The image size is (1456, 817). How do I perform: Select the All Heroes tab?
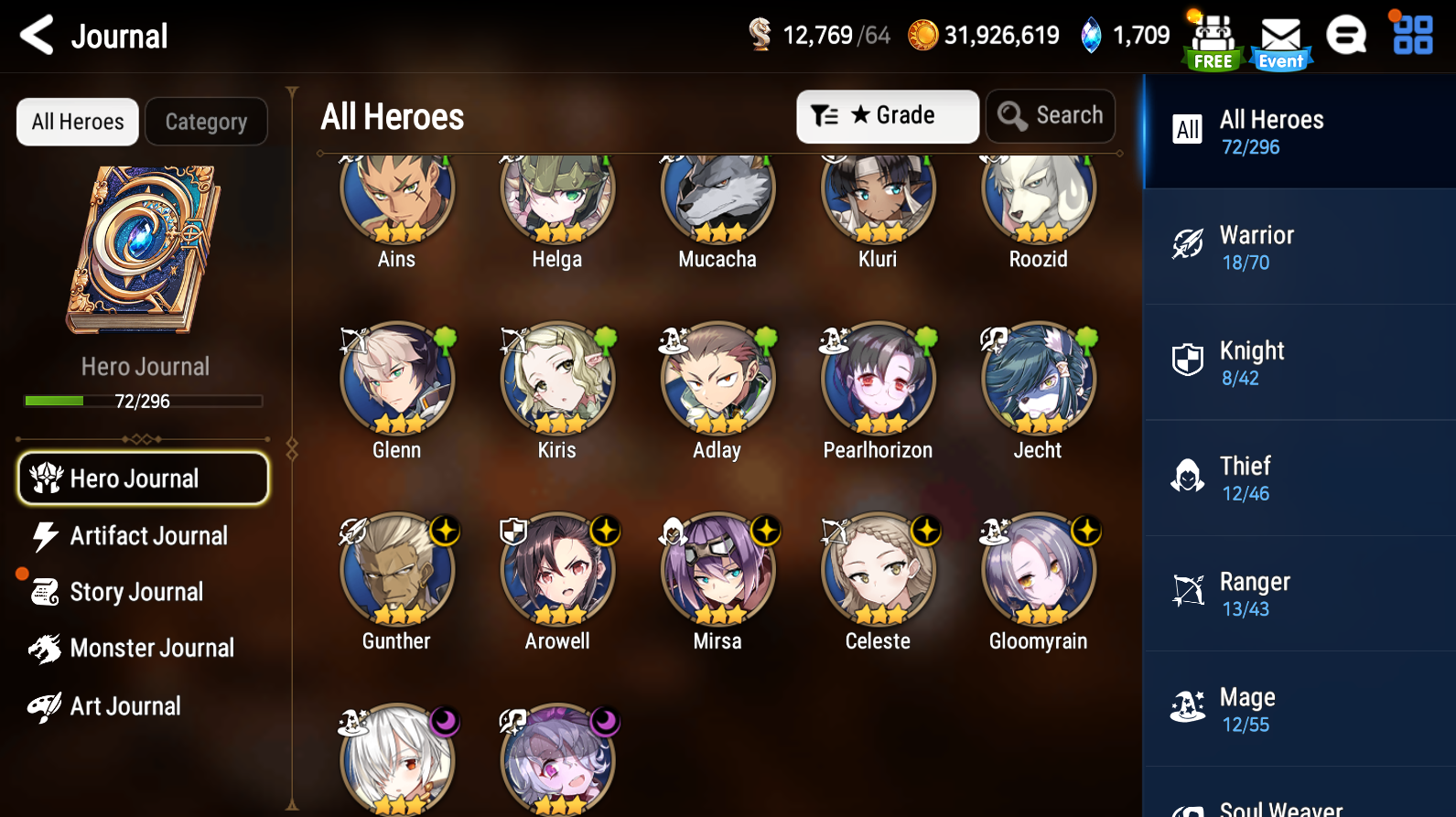point(77,121)
